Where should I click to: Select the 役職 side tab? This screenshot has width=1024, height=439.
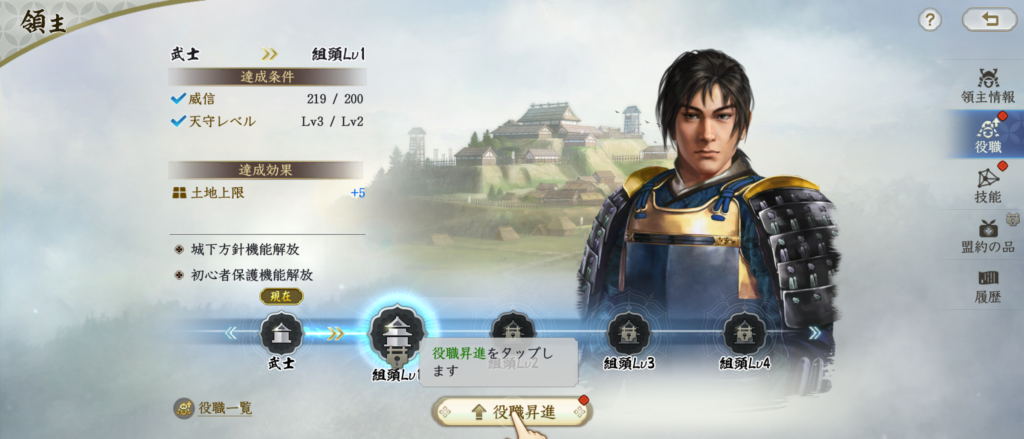tap(988, 136)
